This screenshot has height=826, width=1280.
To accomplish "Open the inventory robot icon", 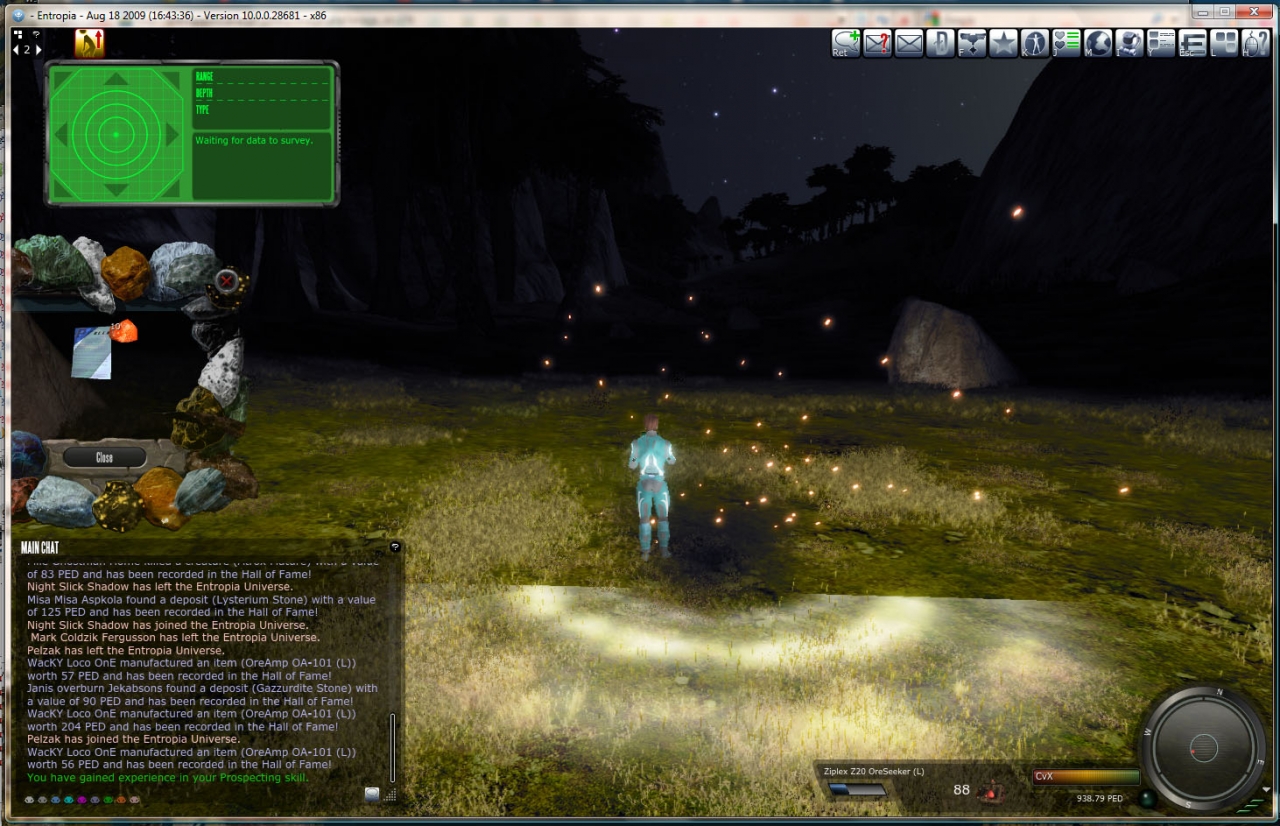I will (x=1129, y=43).
